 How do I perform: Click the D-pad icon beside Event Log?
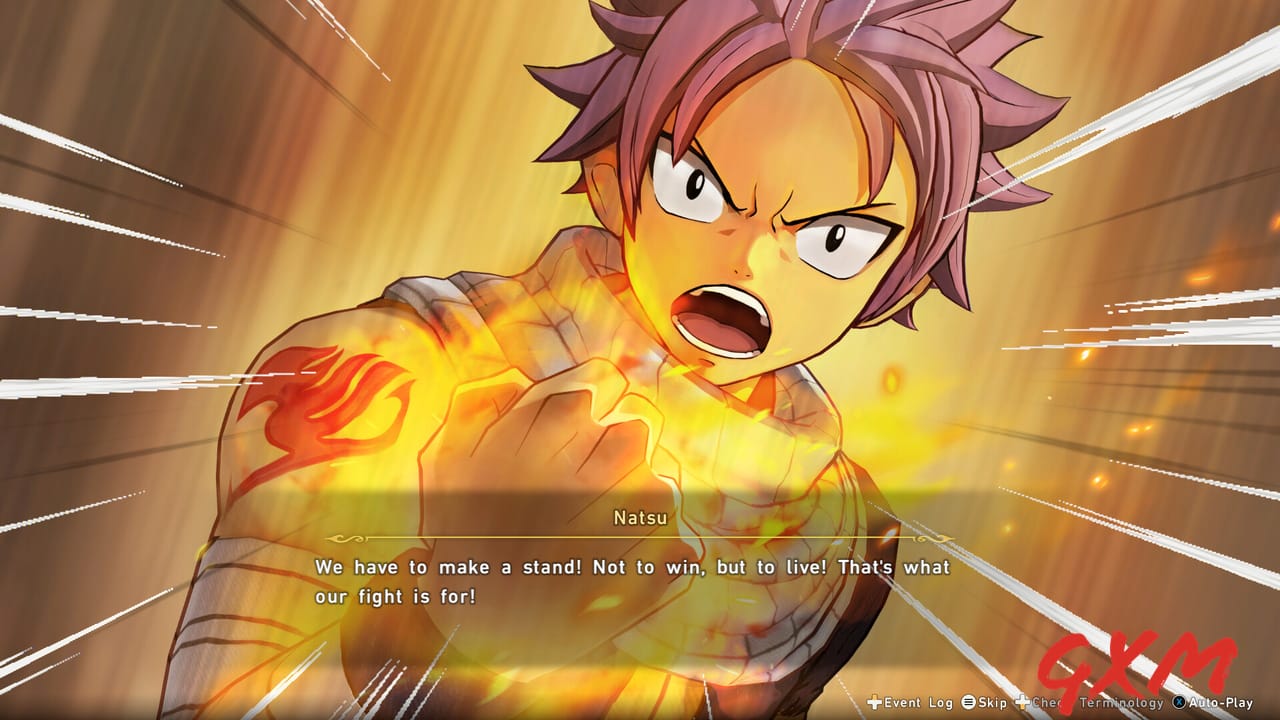pos(873,703)
